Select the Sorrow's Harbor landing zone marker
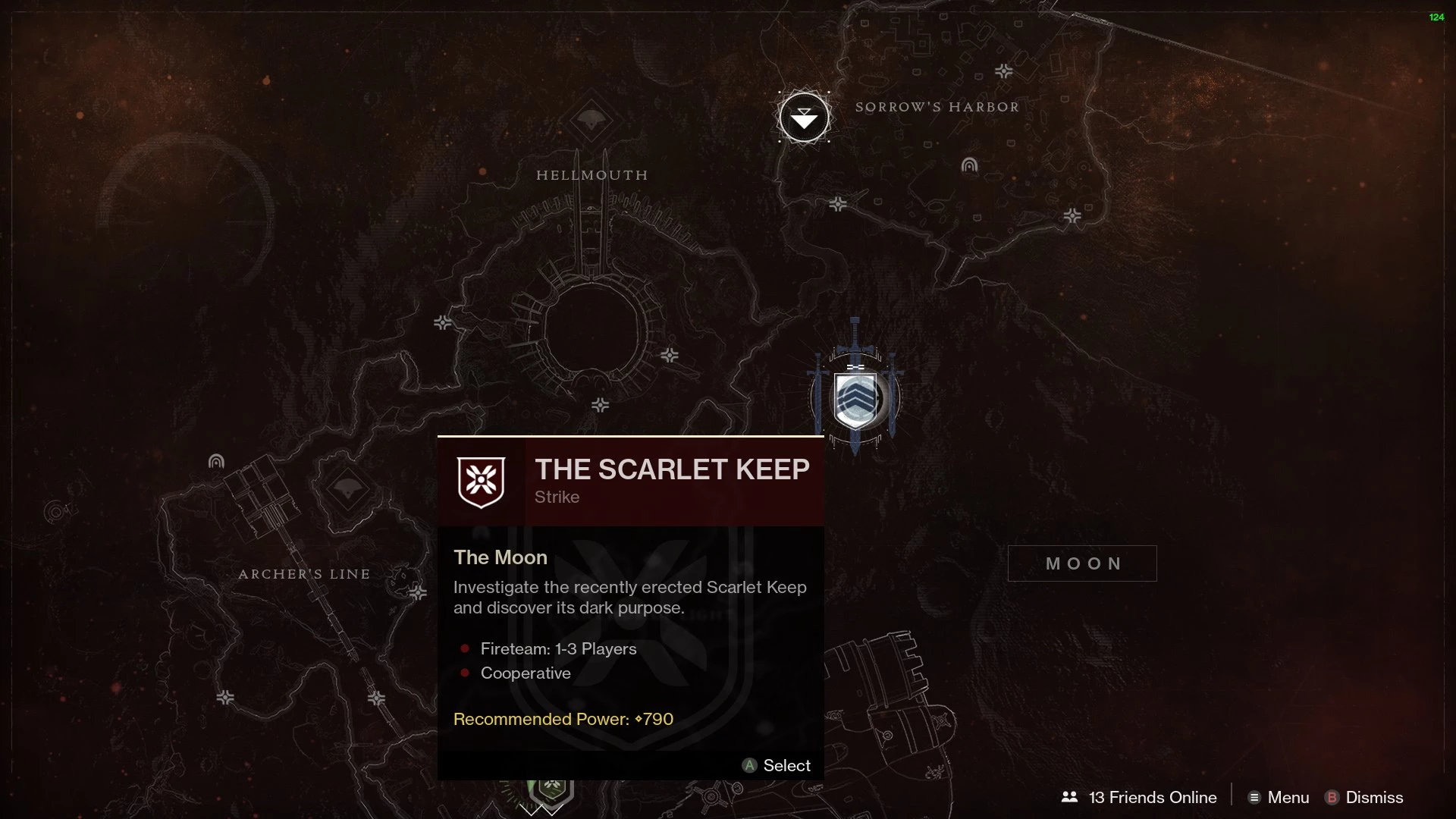Viewport: 1456px width, 819px height. [x=804, y=118]
